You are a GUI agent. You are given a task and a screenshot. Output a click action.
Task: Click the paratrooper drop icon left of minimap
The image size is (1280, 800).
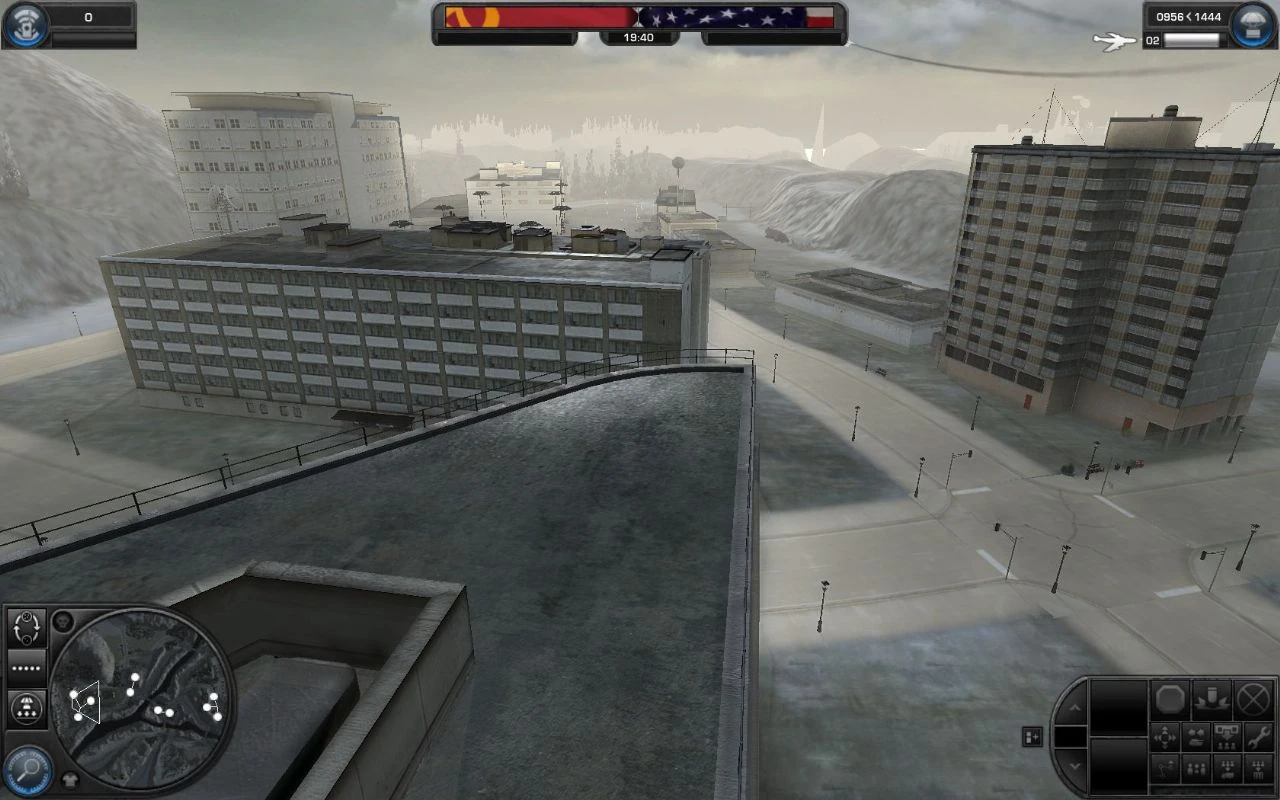point(25,707)
